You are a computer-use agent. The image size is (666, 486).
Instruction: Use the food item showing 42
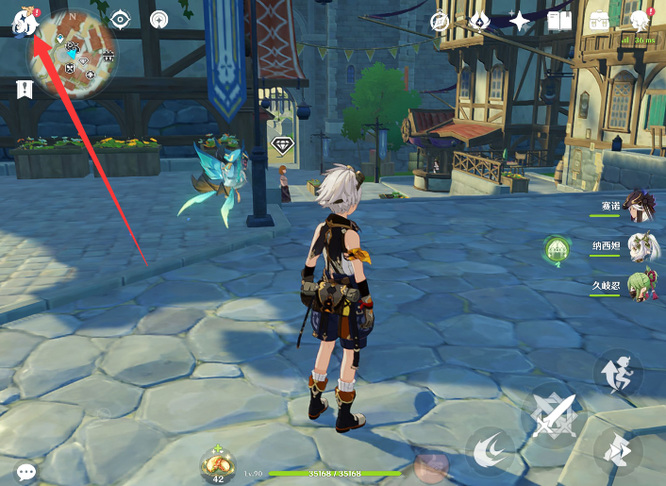(217, 465)
